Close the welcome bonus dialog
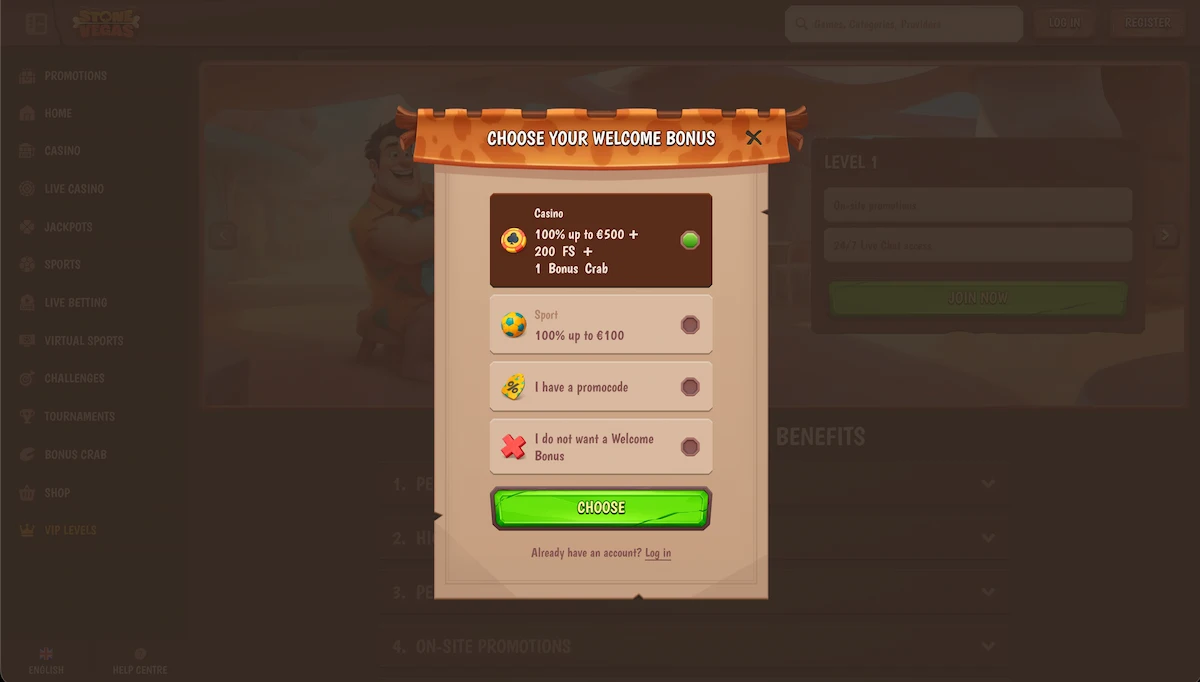1200x682 pixels. [x=754, y=137]
